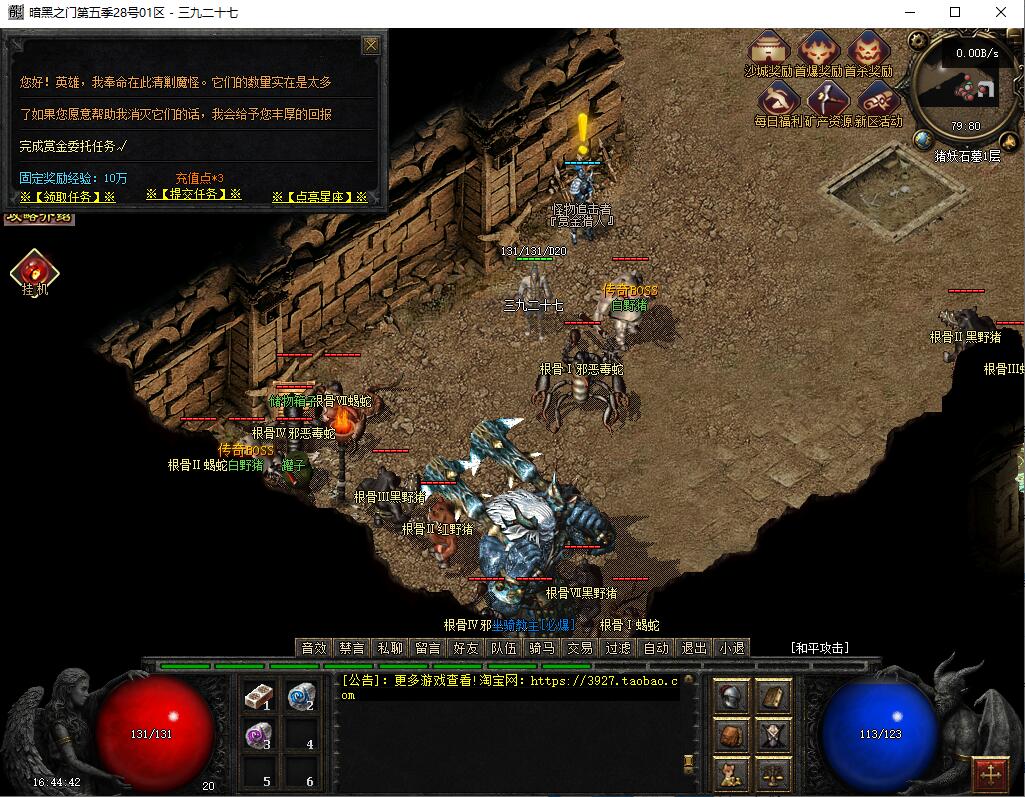Open the 矿产资源 pickaxe icon
The width and height of the screenshot is (1025, 797).
828,99
